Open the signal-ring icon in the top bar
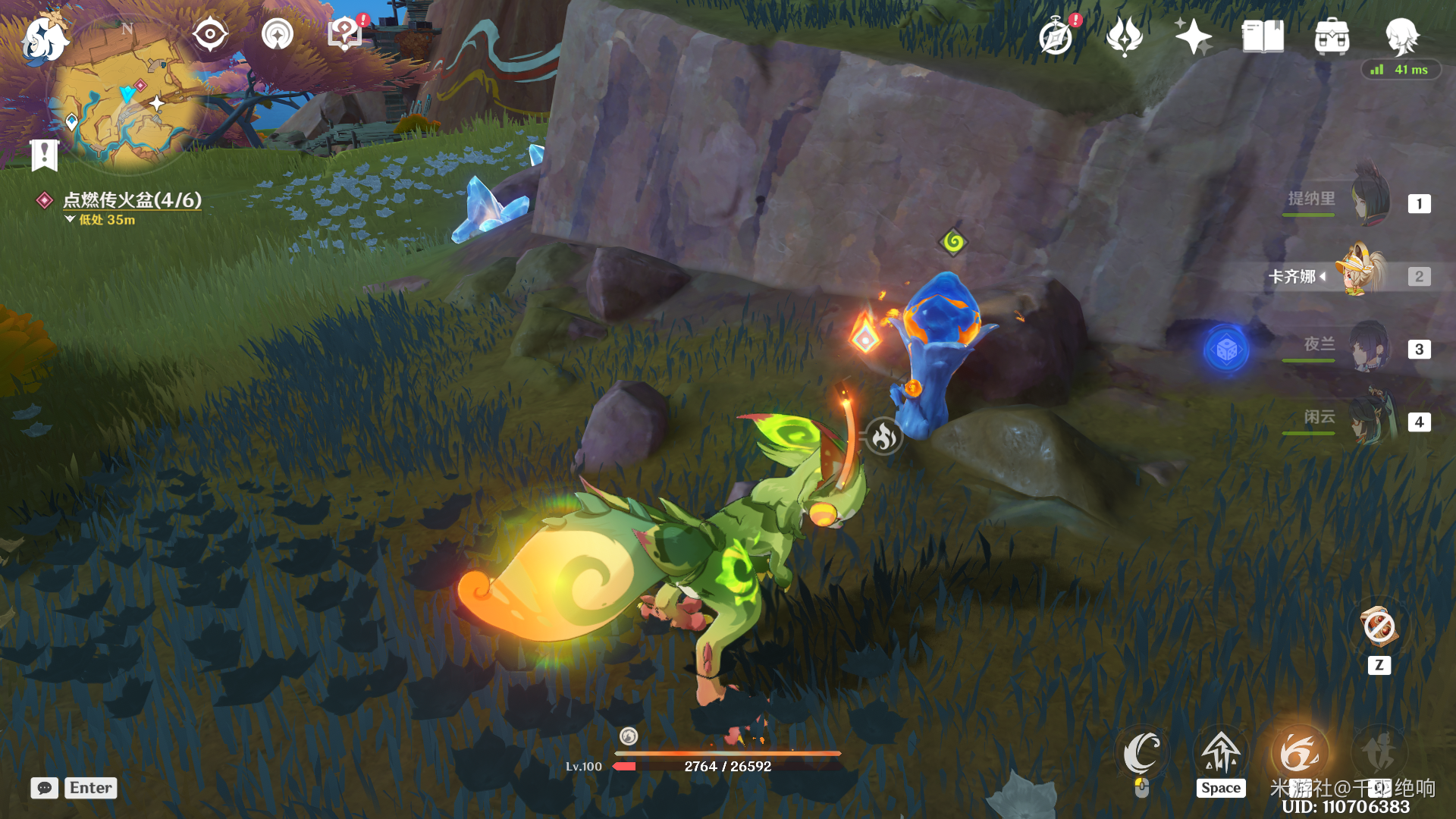The image size is (1456, 819). coord(278,35)
